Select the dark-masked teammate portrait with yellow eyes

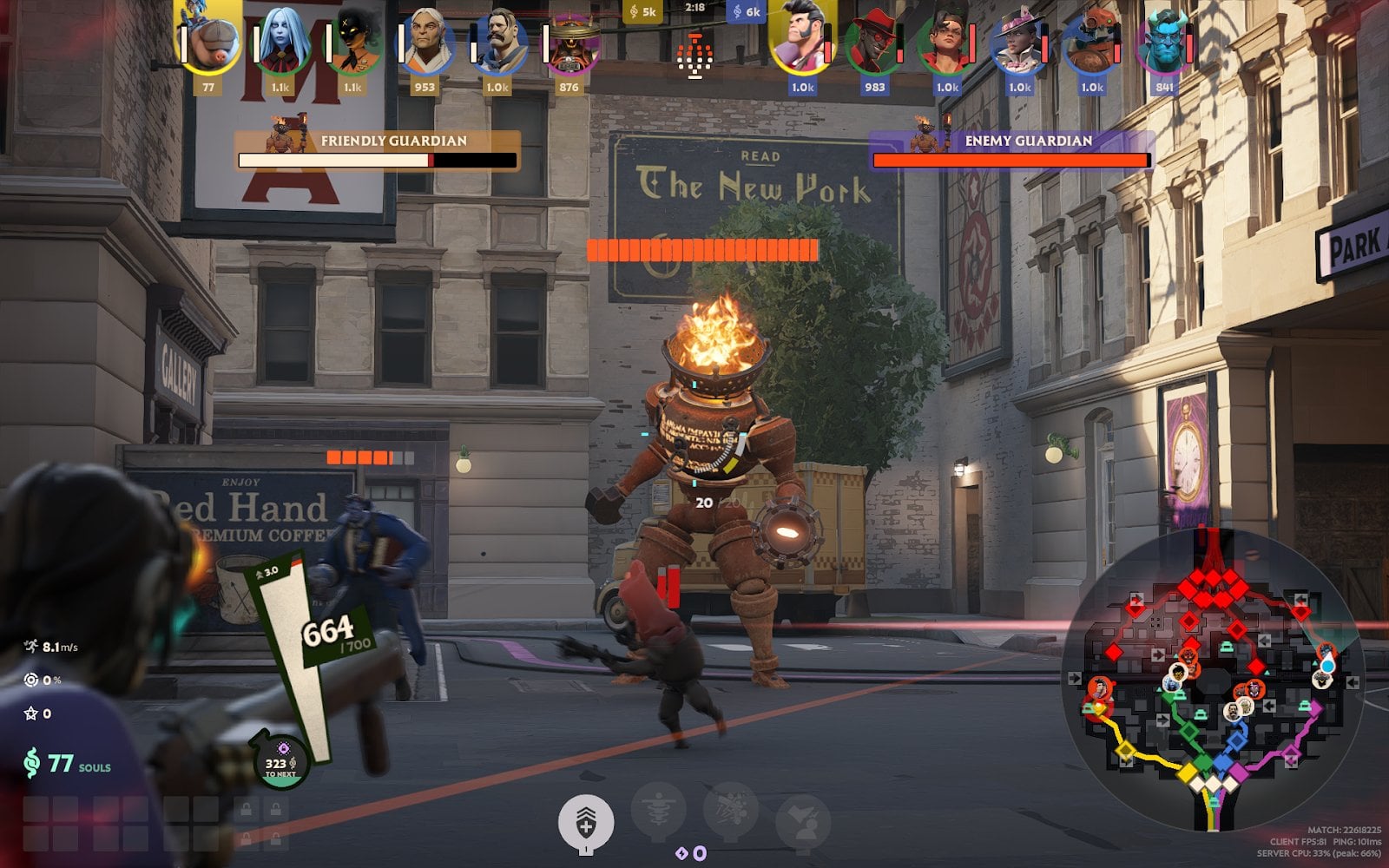coord(352,42)
